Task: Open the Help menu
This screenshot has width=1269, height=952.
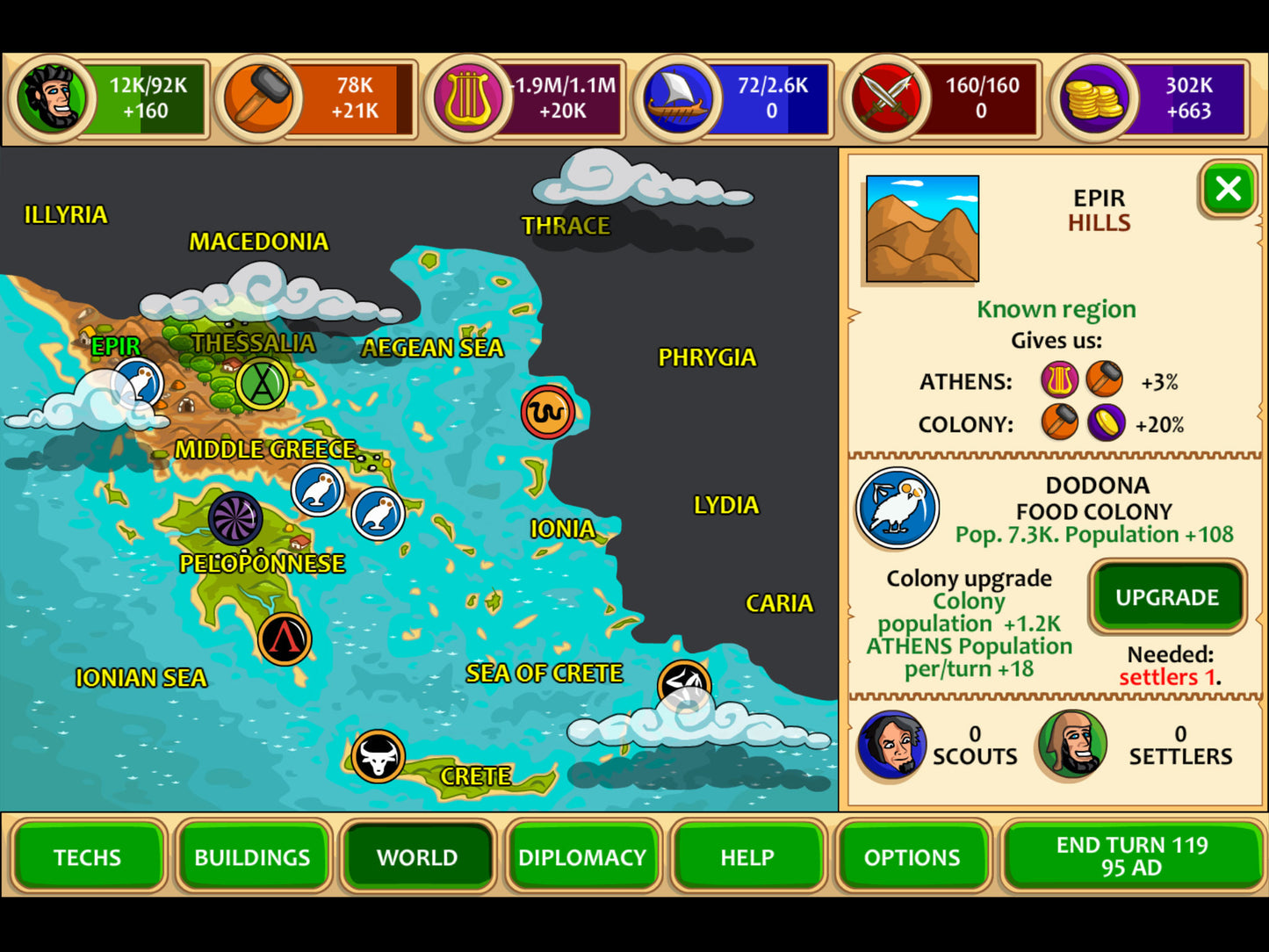Action: point(747,856)
